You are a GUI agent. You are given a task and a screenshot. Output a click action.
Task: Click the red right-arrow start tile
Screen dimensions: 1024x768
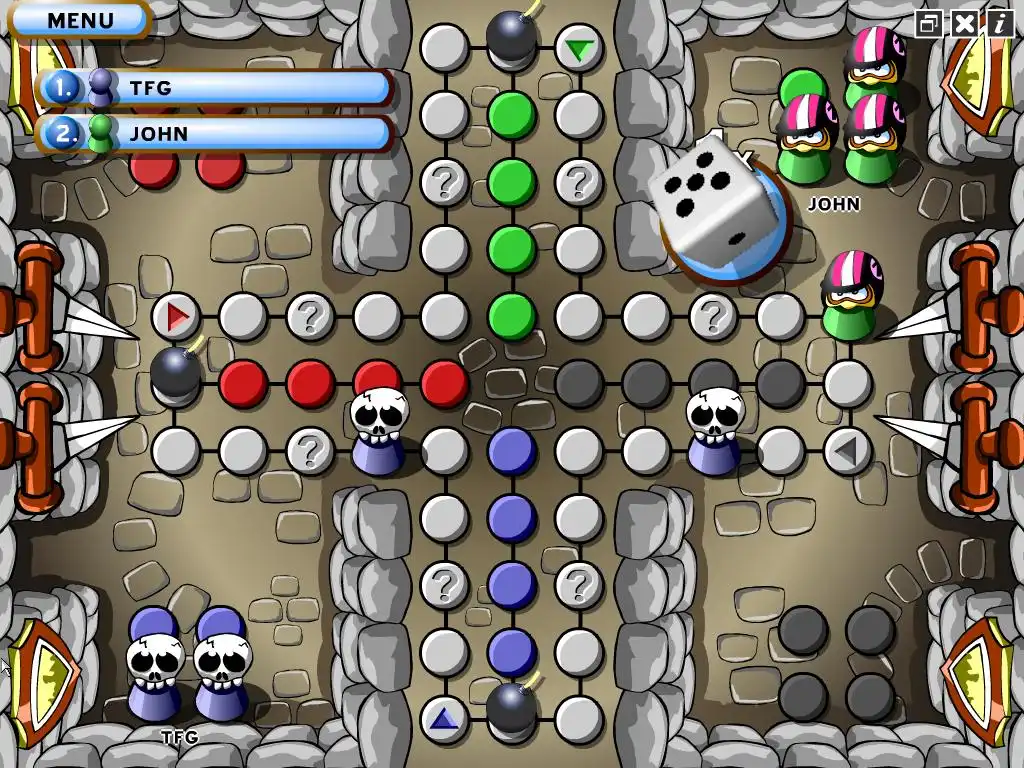click(x=176, y=317)
